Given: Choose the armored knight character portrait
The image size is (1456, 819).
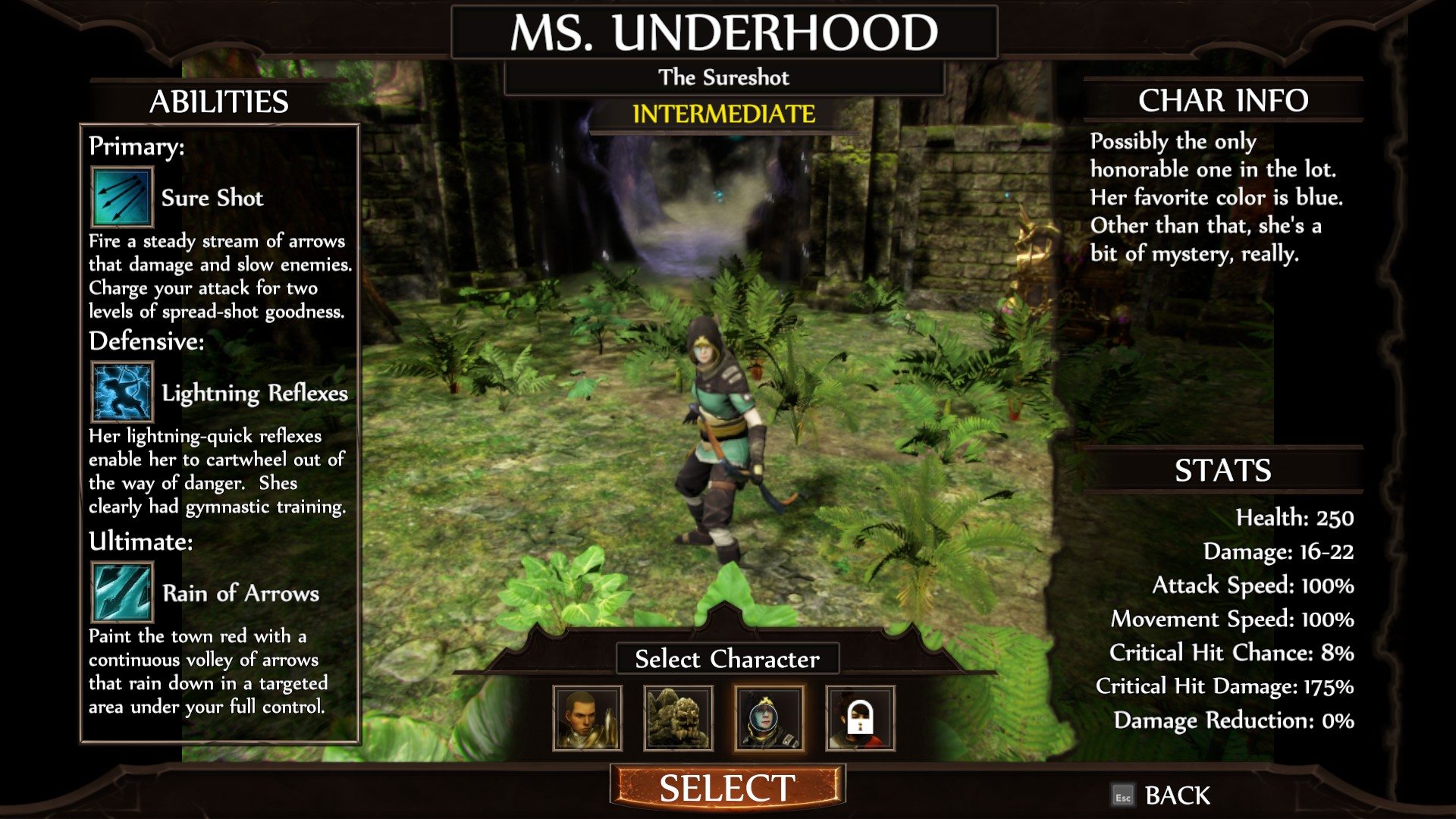Looking at the screenshot, I should point(588,718).
